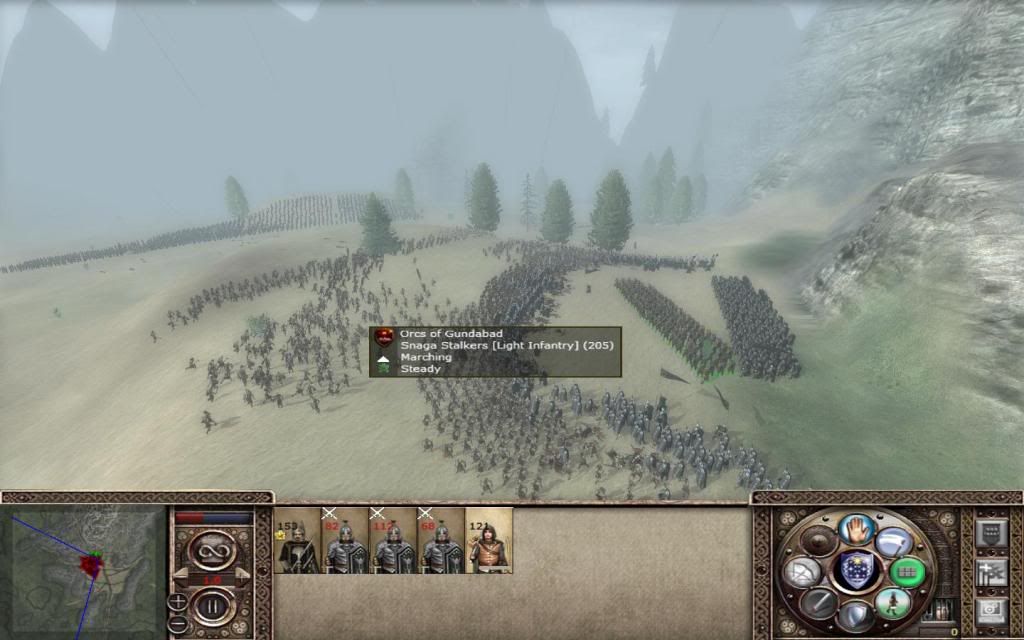Click the central faction shield emblem
1024x640 pixels.
click(856, 571)
